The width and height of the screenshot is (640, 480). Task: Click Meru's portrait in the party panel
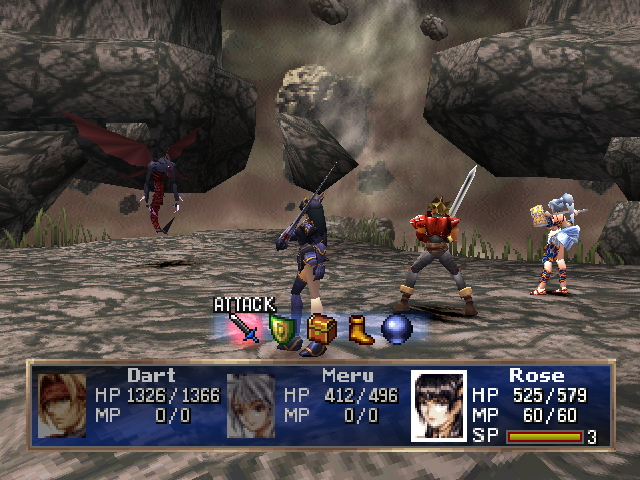[x=250, y=406]
